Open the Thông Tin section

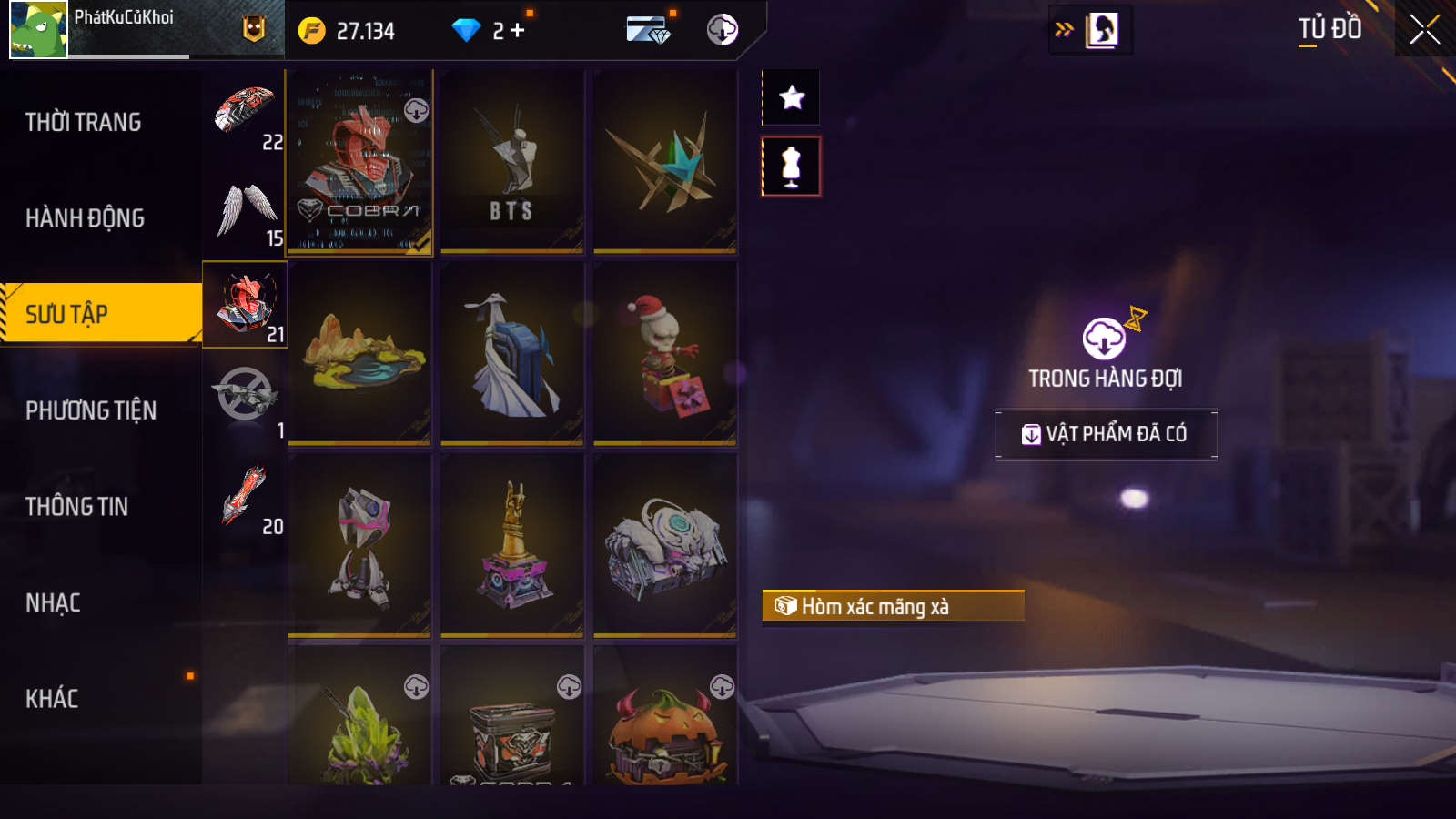(x=77, y=507)
